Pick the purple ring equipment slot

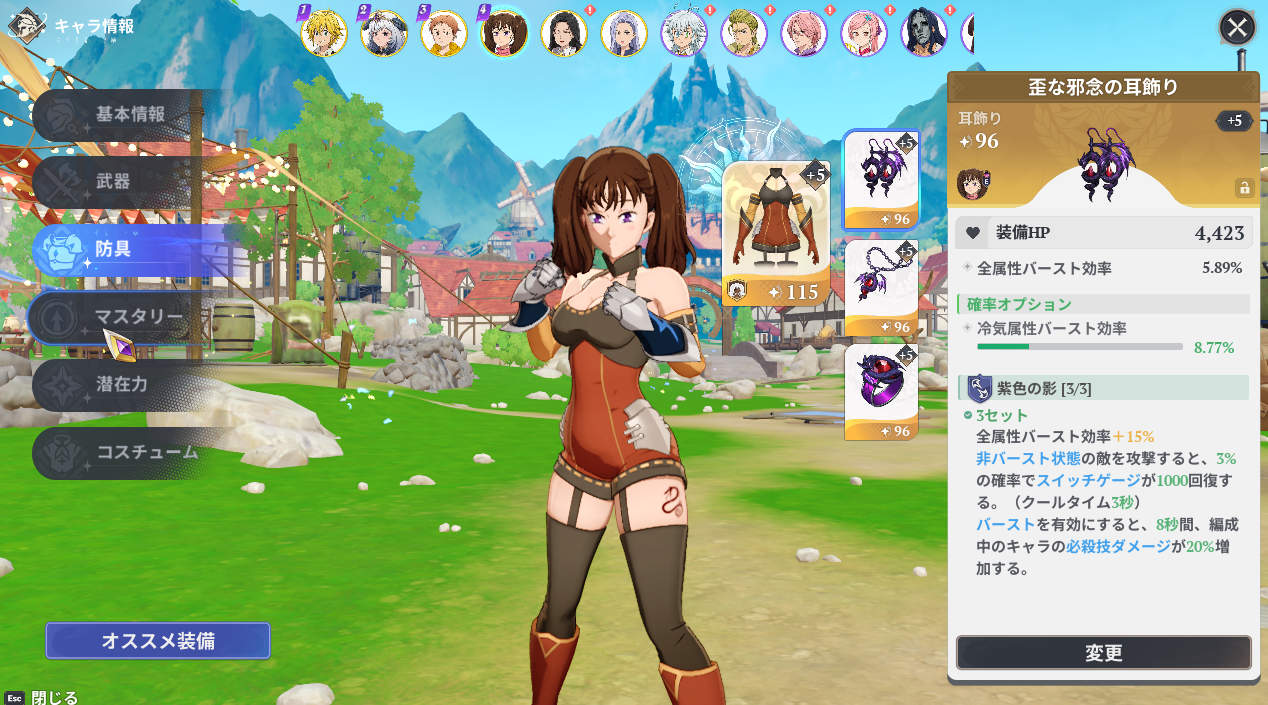tap(881, 392)
